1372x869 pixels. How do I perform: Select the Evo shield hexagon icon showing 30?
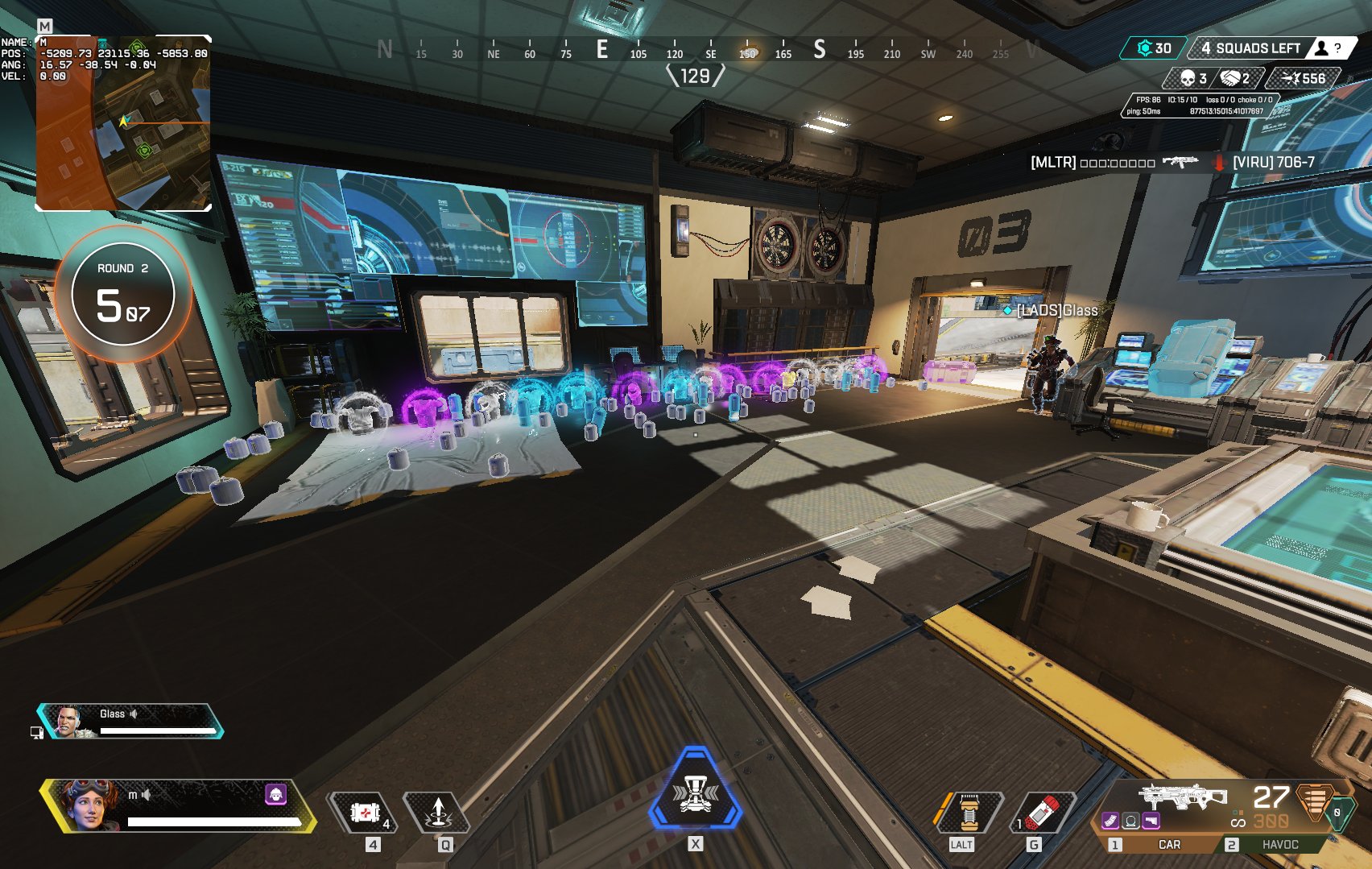(1147, 48)
